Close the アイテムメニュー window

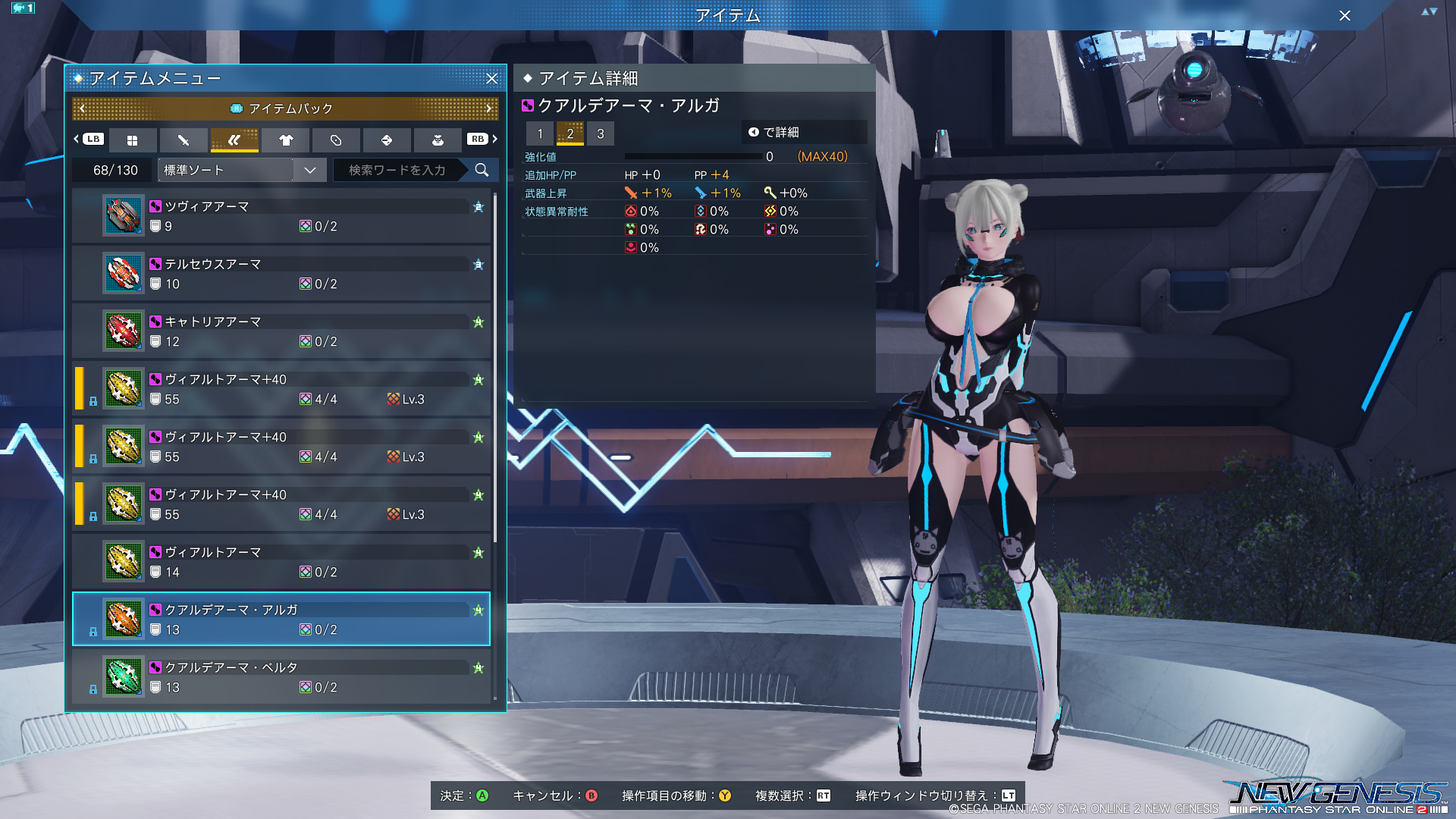point(491,78)
